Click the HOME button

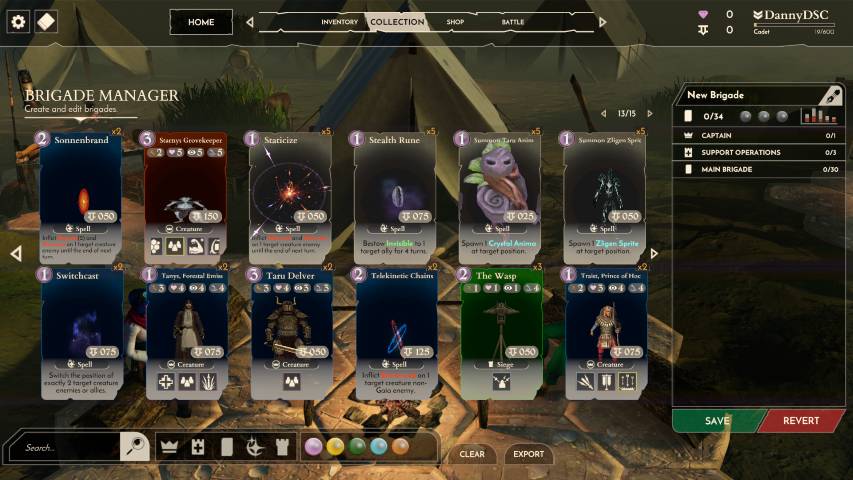click(201, 22)
